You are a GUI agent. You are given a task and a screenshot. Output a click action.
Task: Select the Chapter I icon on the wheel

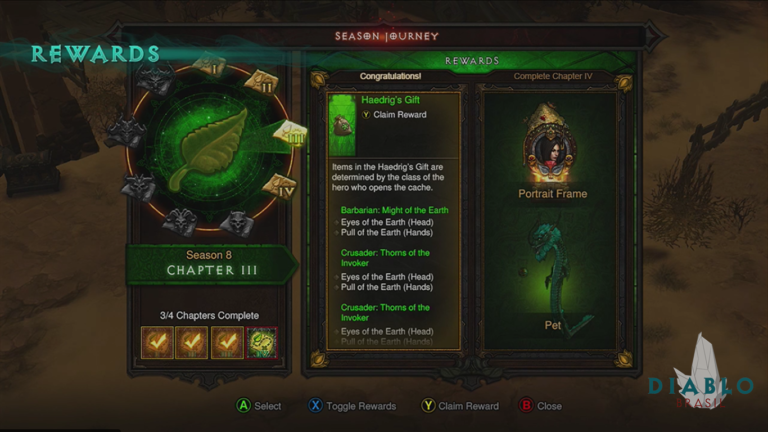(x=212, y=65)
